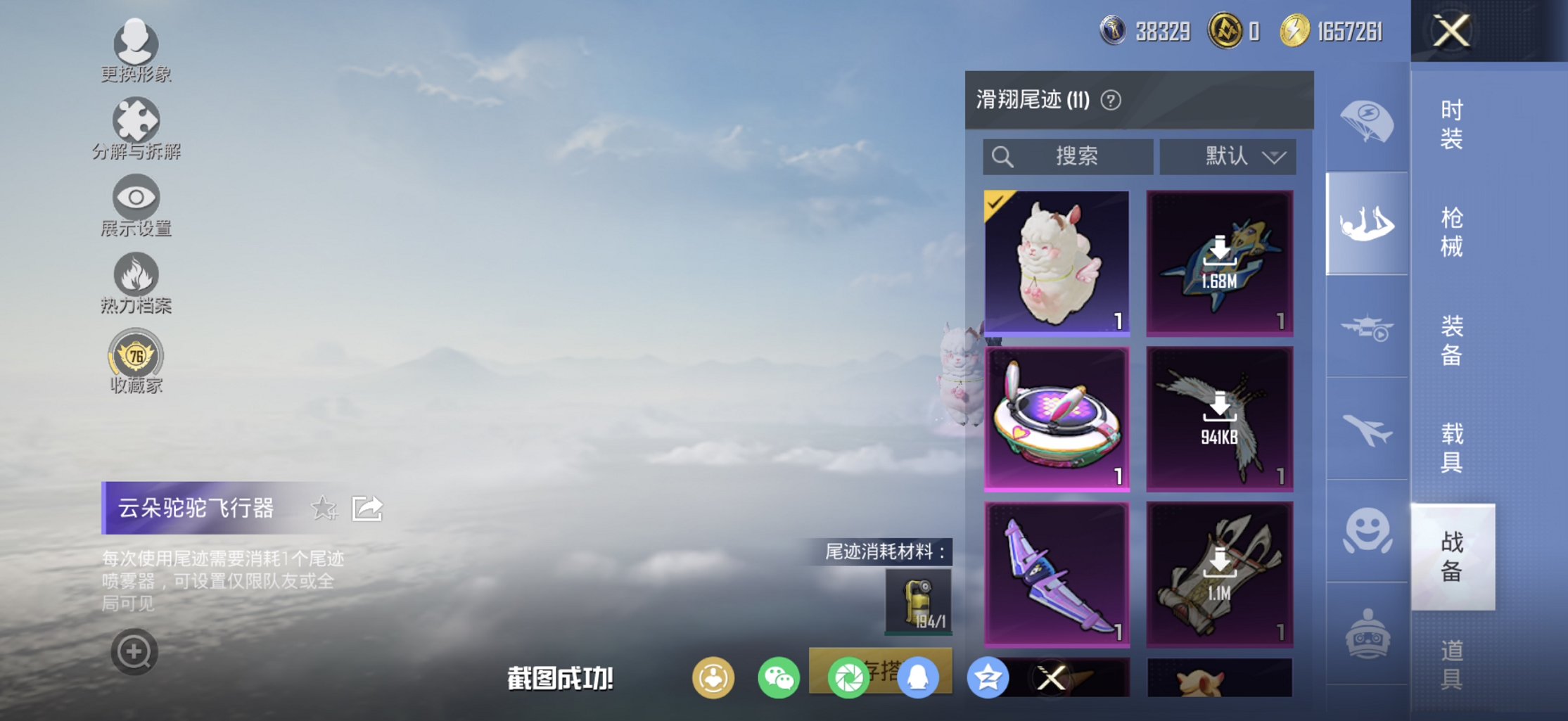Expand the zoom magnifier control

135,651
